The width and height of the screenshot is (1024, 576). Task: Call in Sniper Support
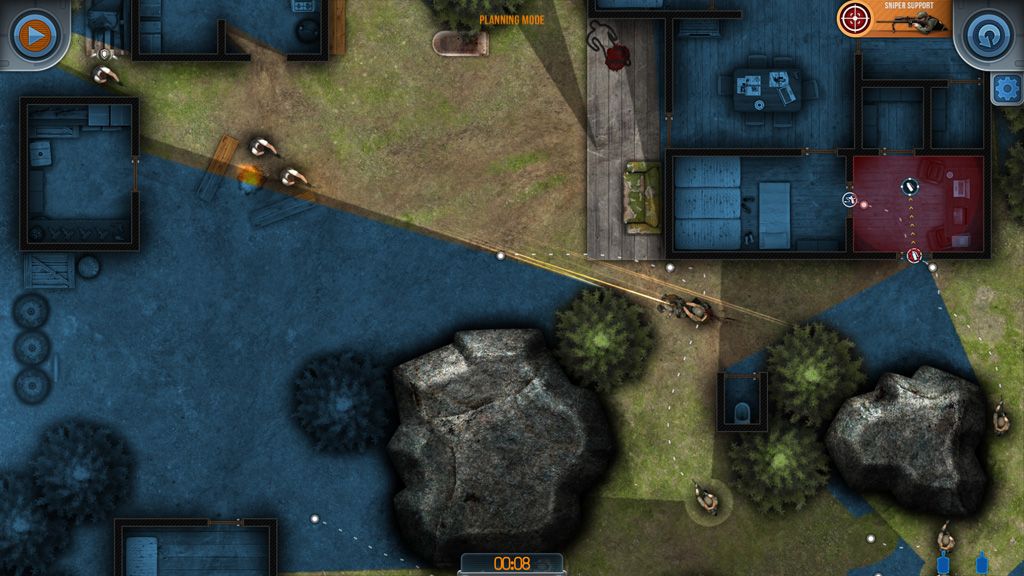point(894,18)
